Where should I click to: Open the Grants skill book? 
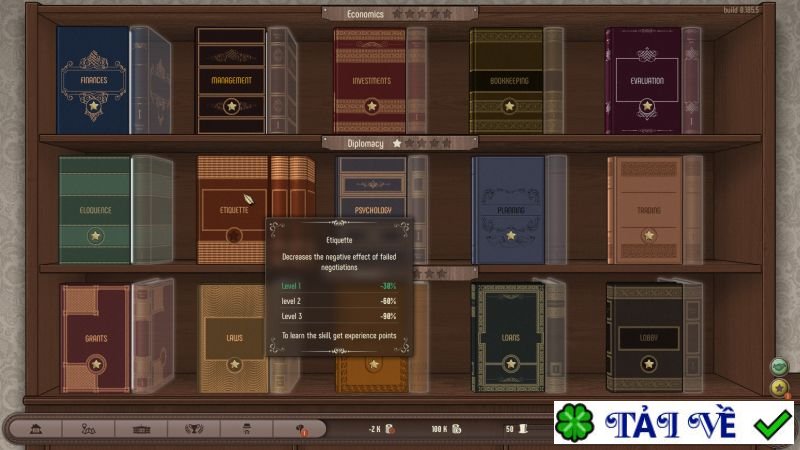[x=95, y=339]
